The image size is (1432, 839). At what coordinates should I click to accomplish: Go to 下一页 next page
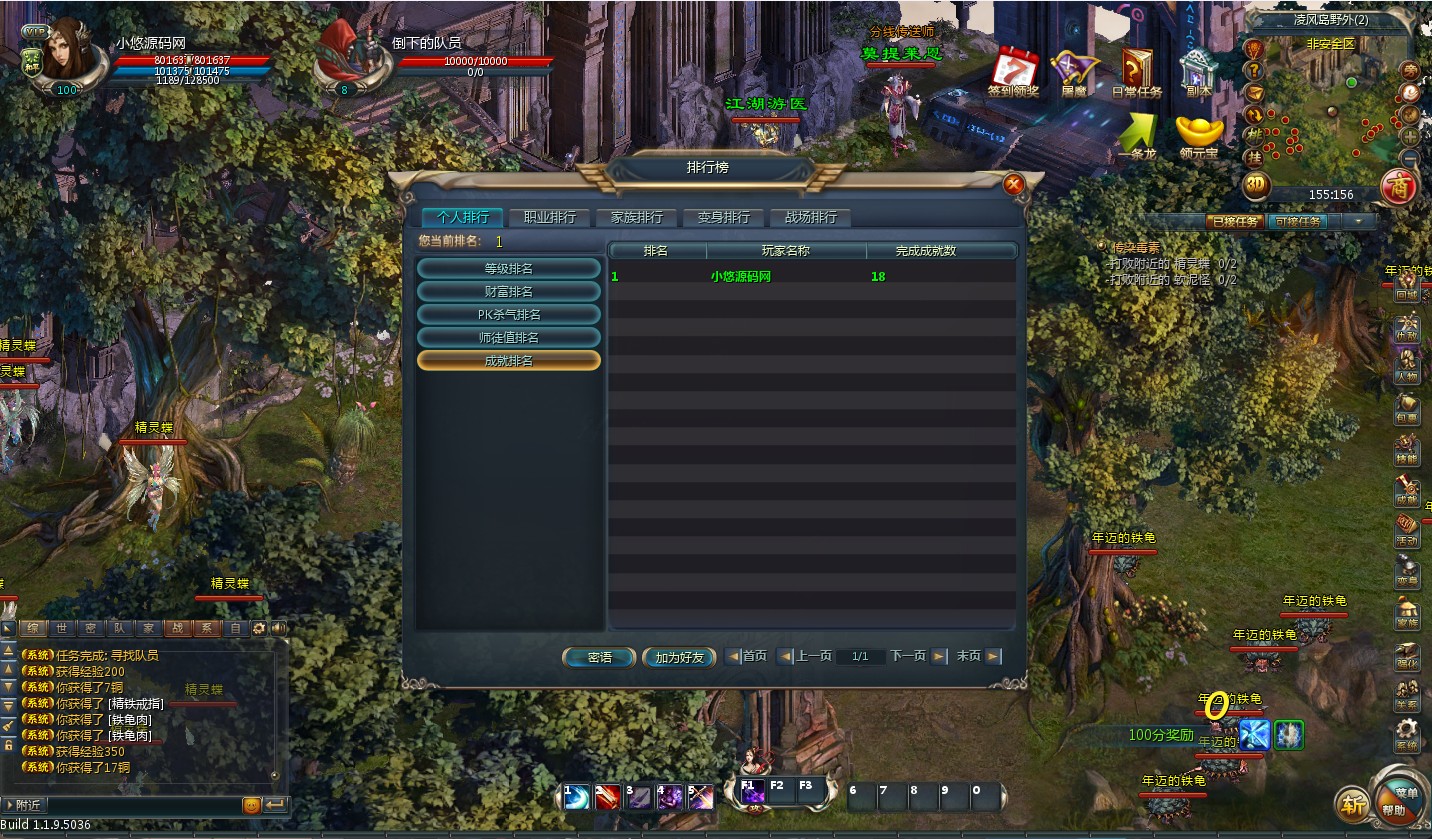[x=917, y=656]
